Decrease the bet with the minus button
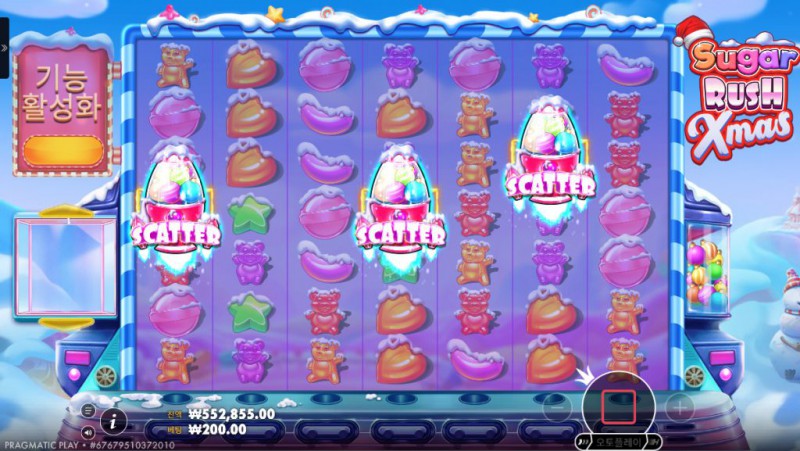 (556, 407)
